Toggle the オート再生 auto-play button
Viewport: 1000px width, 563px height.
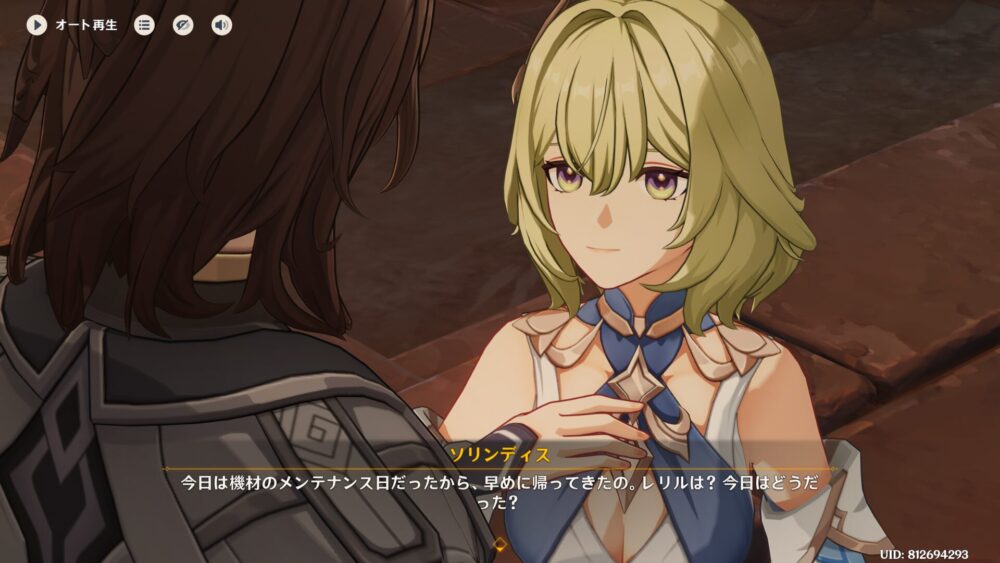37,25
